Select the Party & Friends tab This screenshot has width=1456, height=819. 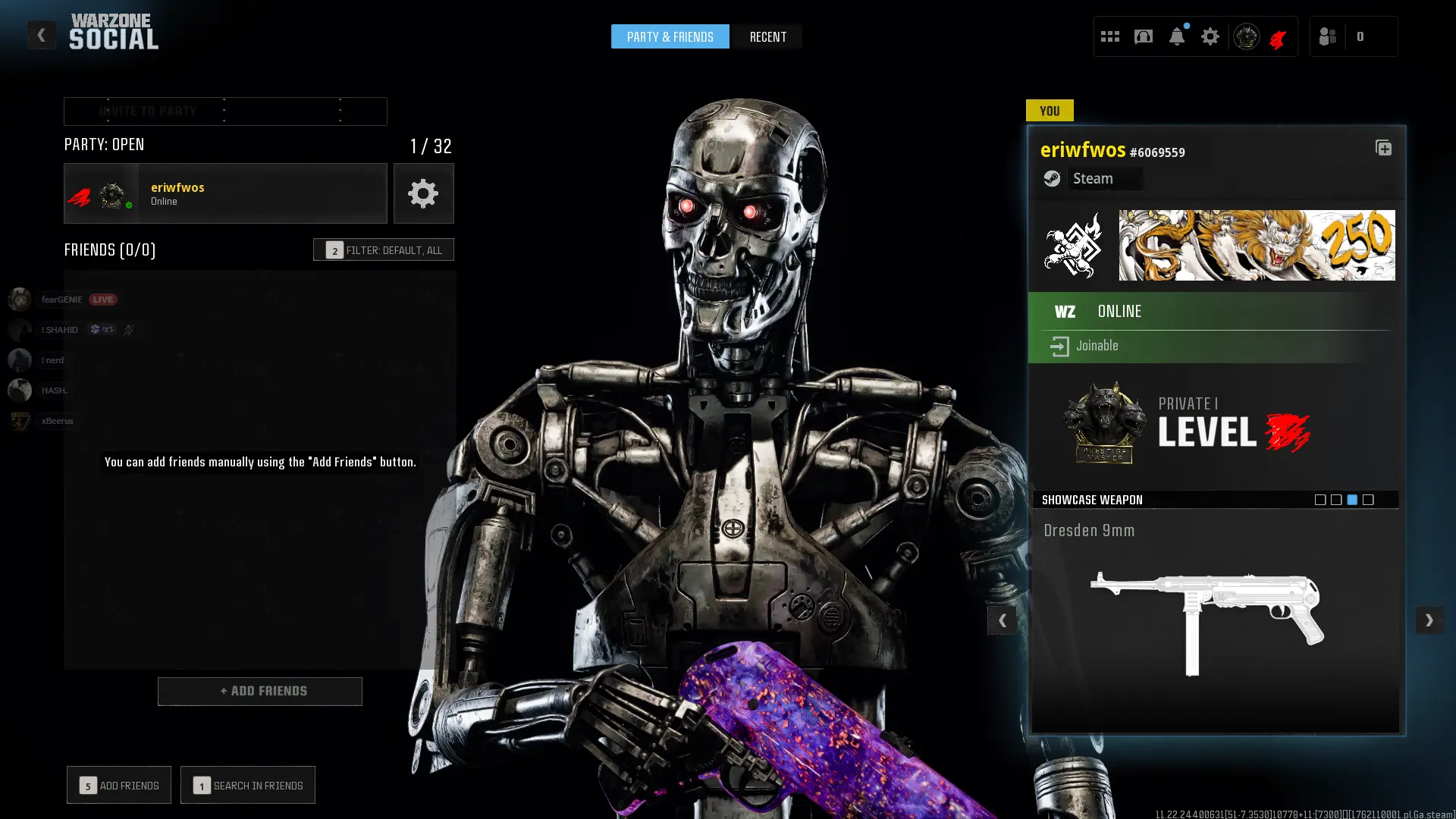[x=670, y=36]
